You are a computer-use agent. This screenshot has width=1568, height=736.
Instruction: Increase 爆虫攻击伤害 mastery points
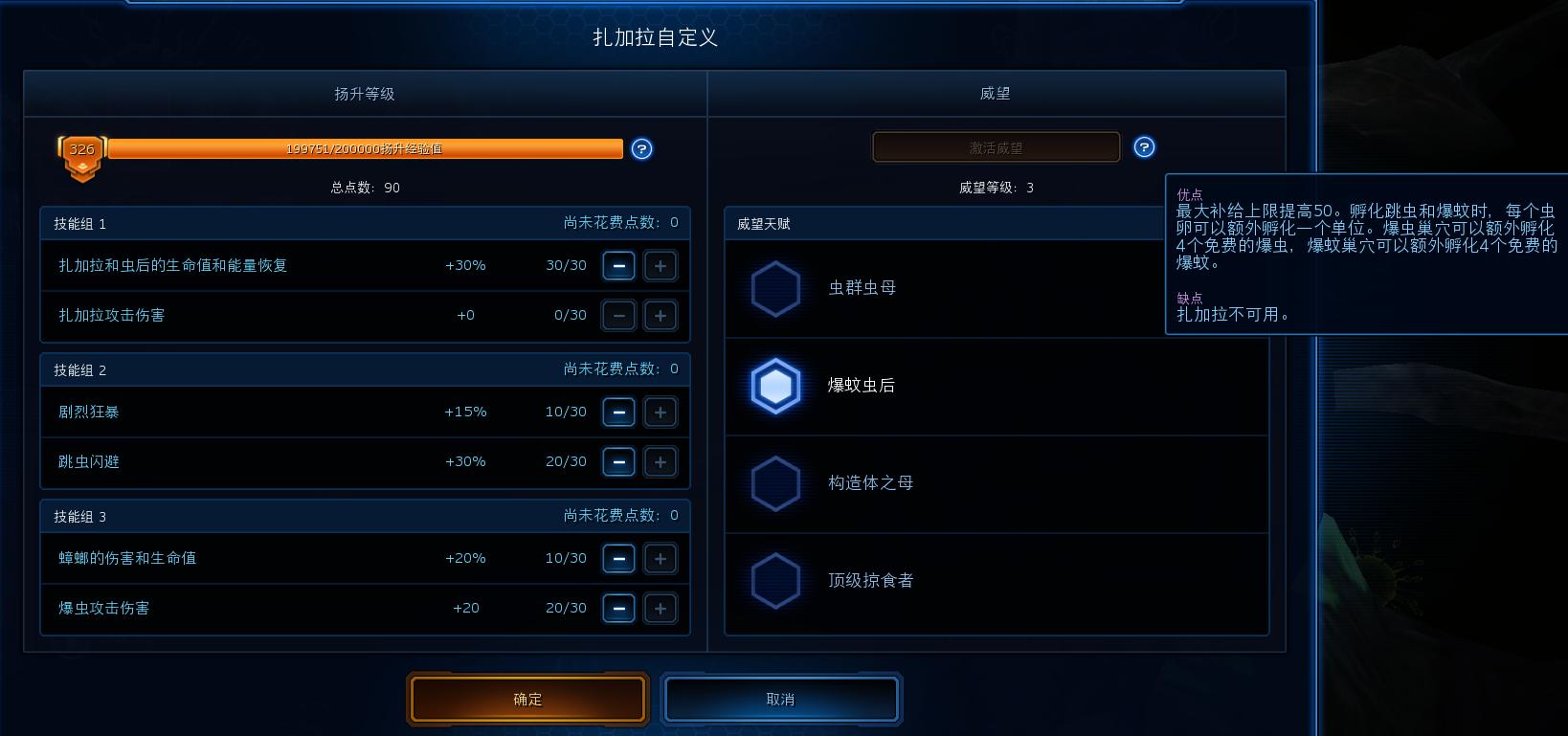(x=661, y=608)
